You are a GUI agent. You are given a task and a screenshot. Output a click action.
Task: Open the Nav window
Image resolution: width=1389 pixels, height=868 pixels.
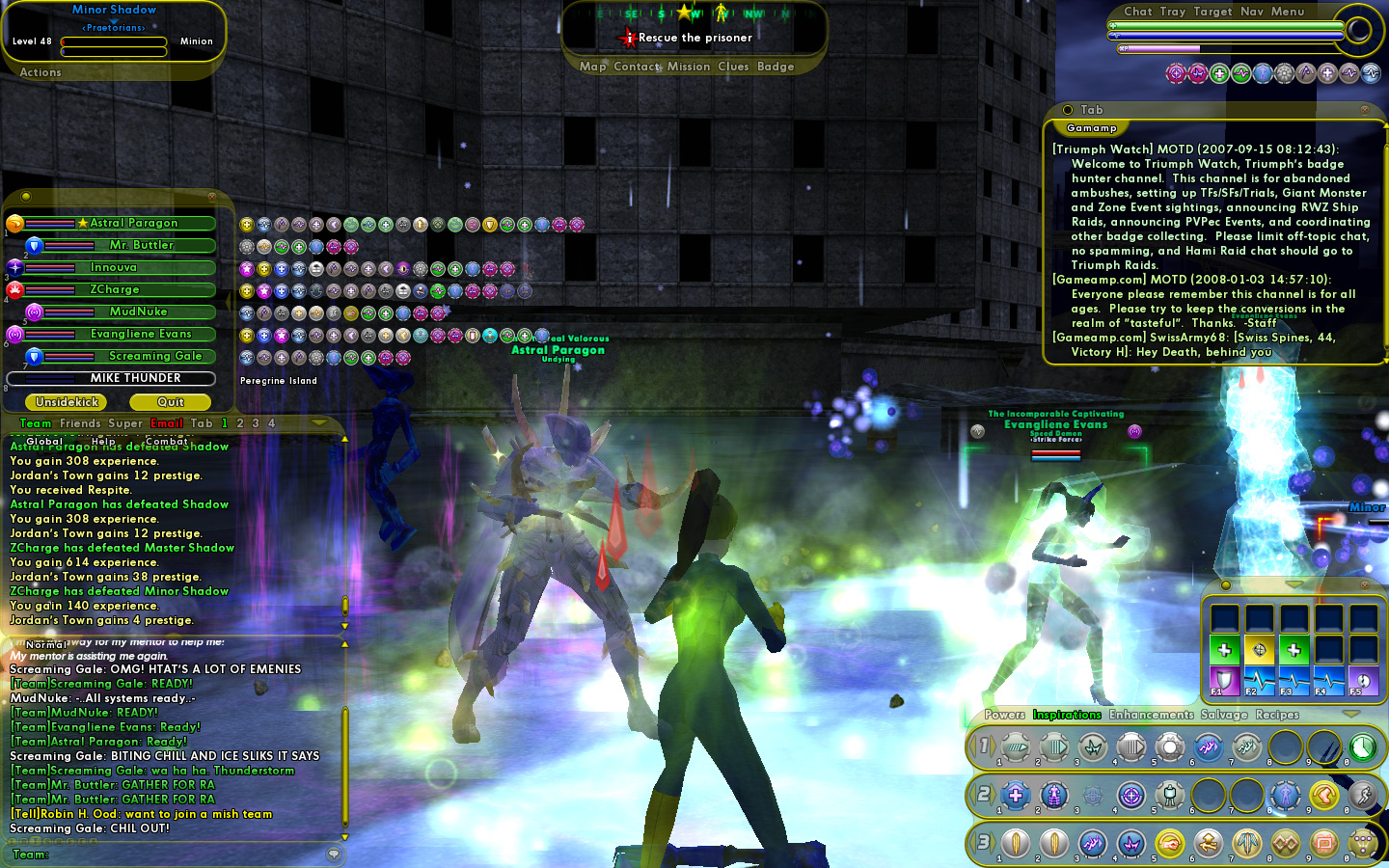[x=1252, y=12]
